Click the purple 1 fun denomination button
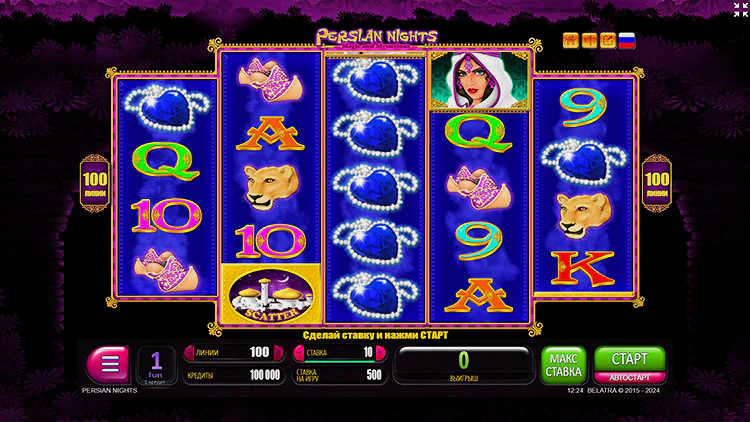Screen dimensions: 750x422 [156, 364]
